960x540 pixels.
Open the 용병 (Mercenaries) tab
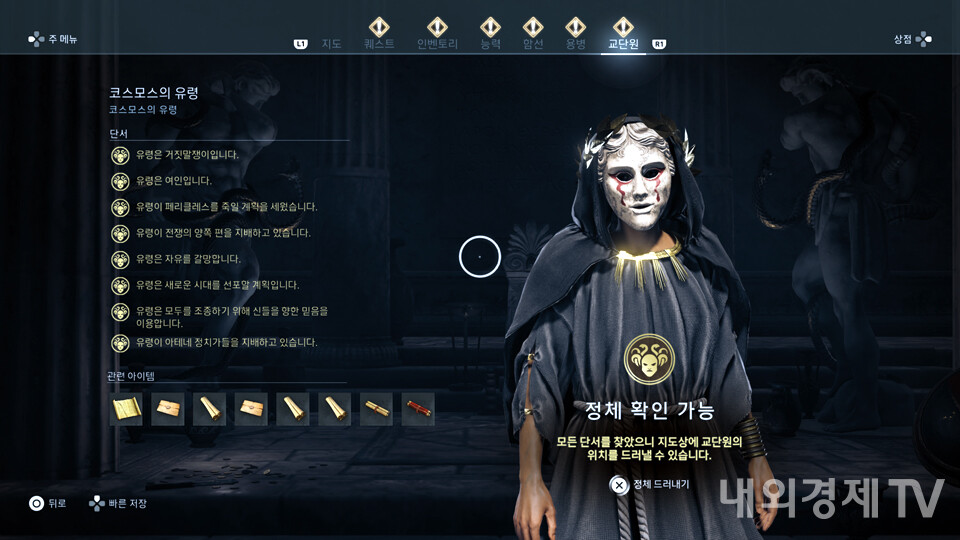point(575,44)
